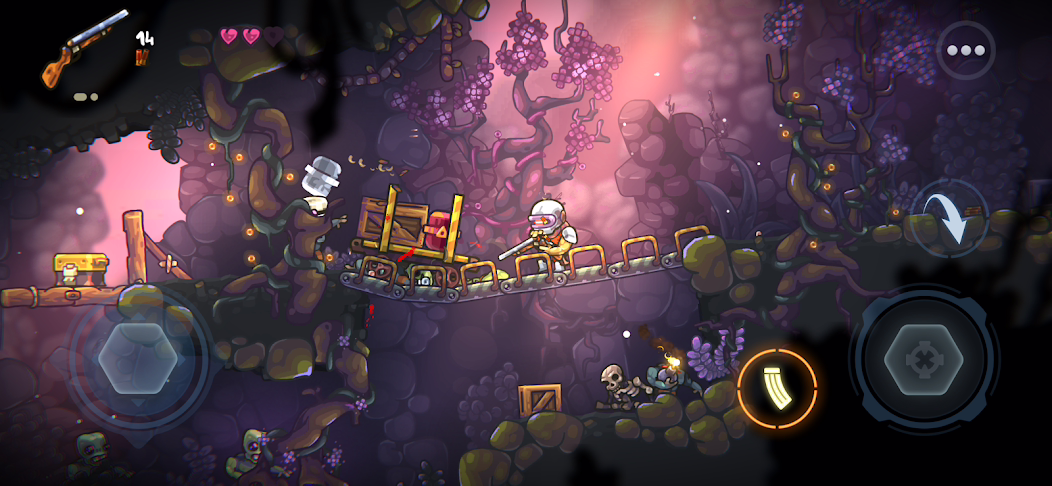This screenshot has width=1052, height=486.
Task: Tap the crosshair aim and fire joystick
Action: click(x=922, y=359)
